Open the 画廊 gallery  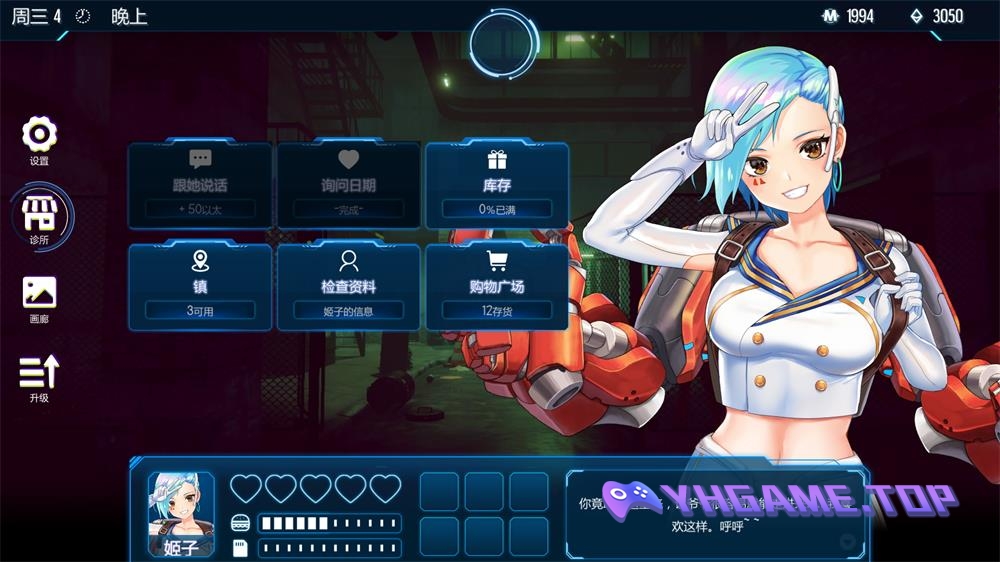click(x=39, y=296)
